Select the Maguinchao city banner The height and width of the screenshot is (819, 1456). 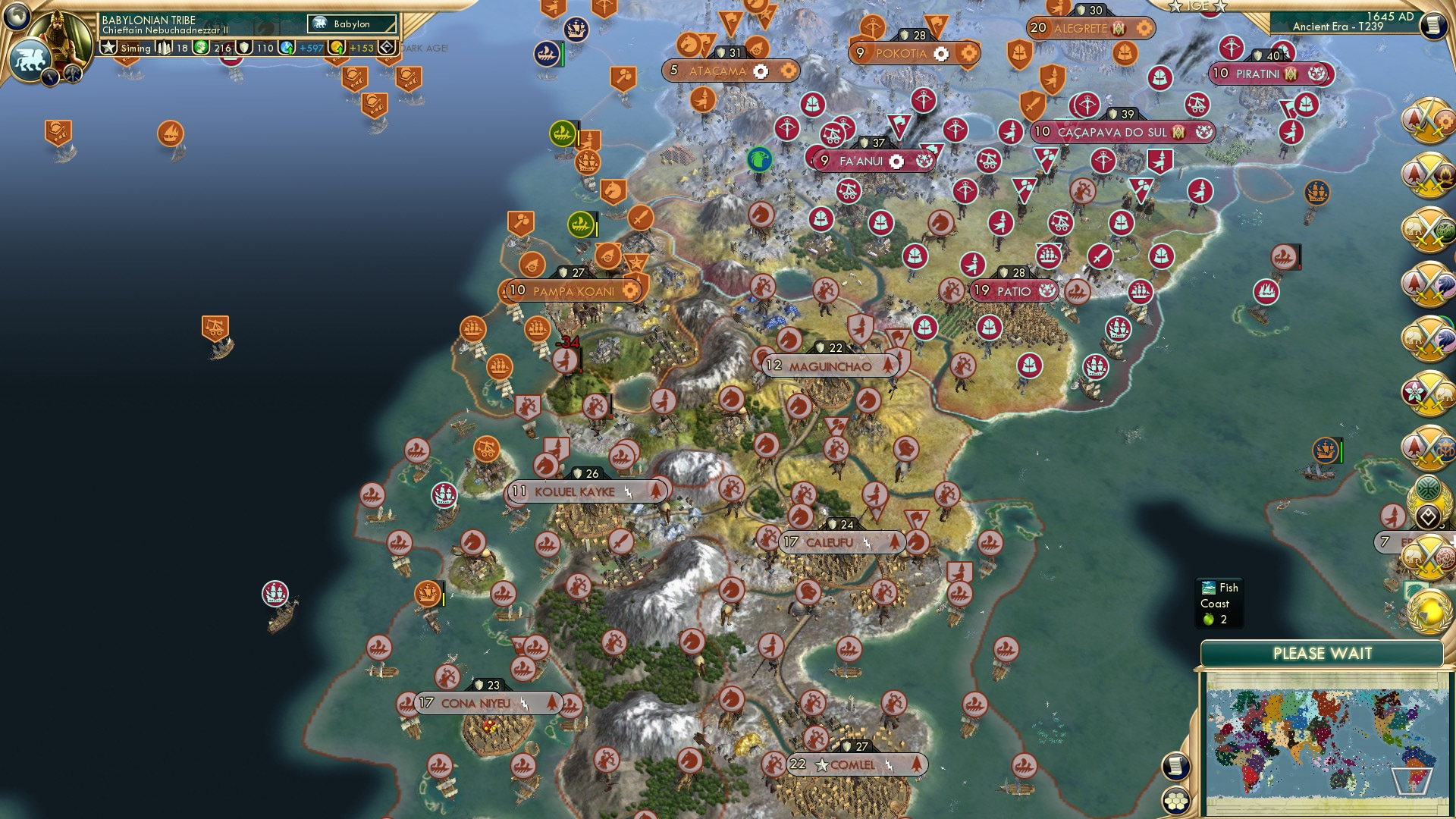click(x=831, y=365)
